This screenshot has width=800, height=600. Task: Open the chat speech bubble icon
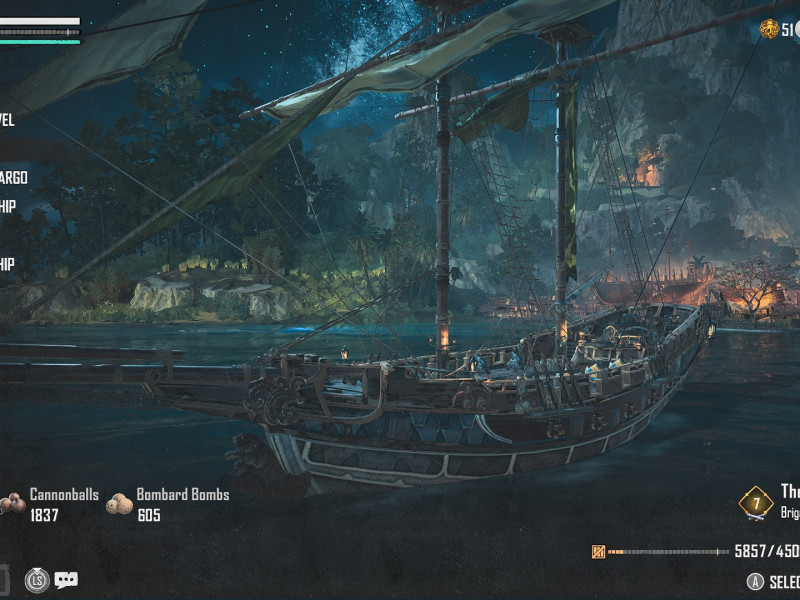coord(66,579)
